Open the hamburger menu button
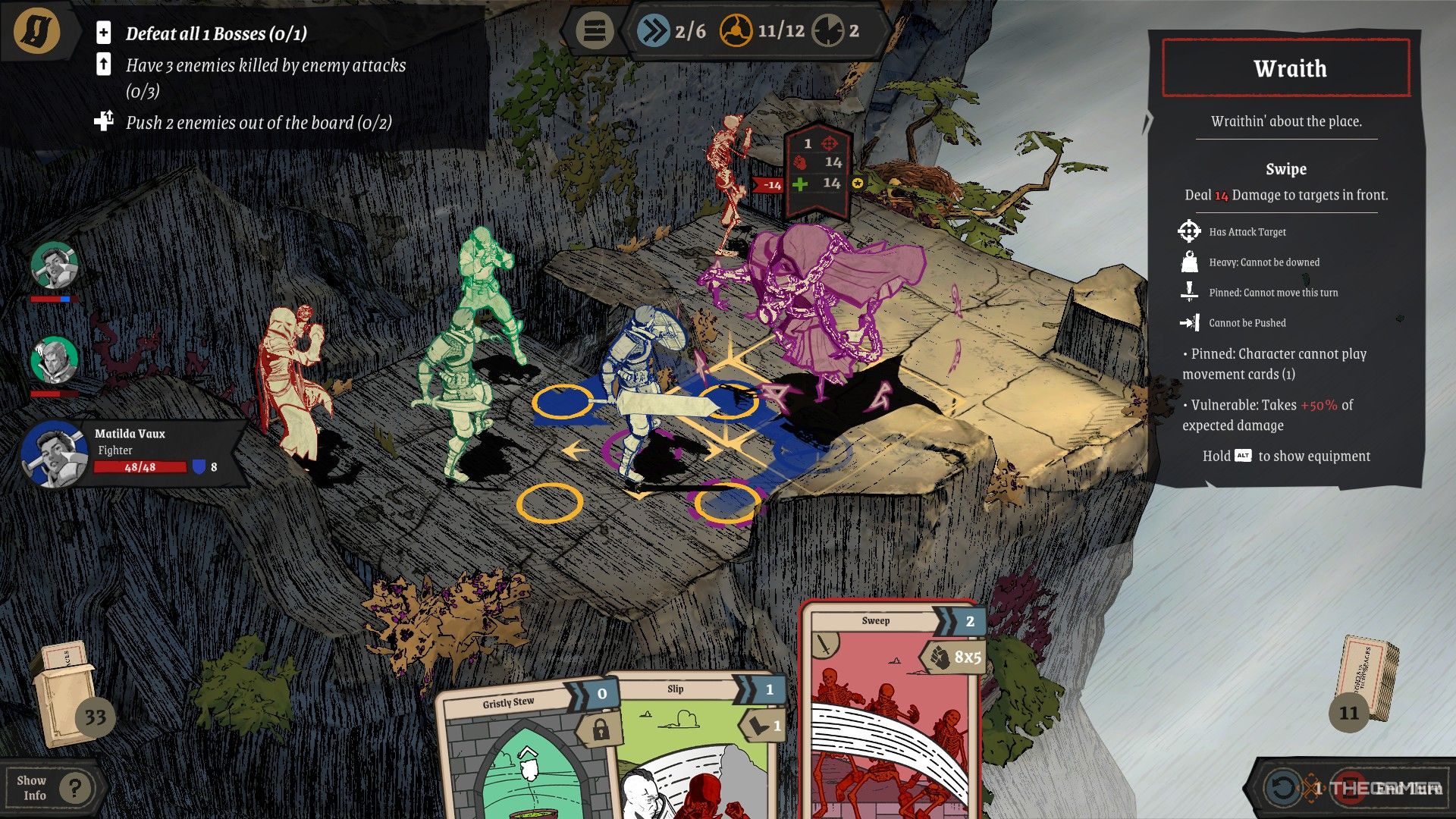The height and width of the screenshot is (819, 1456). click(x=594, y=32)
